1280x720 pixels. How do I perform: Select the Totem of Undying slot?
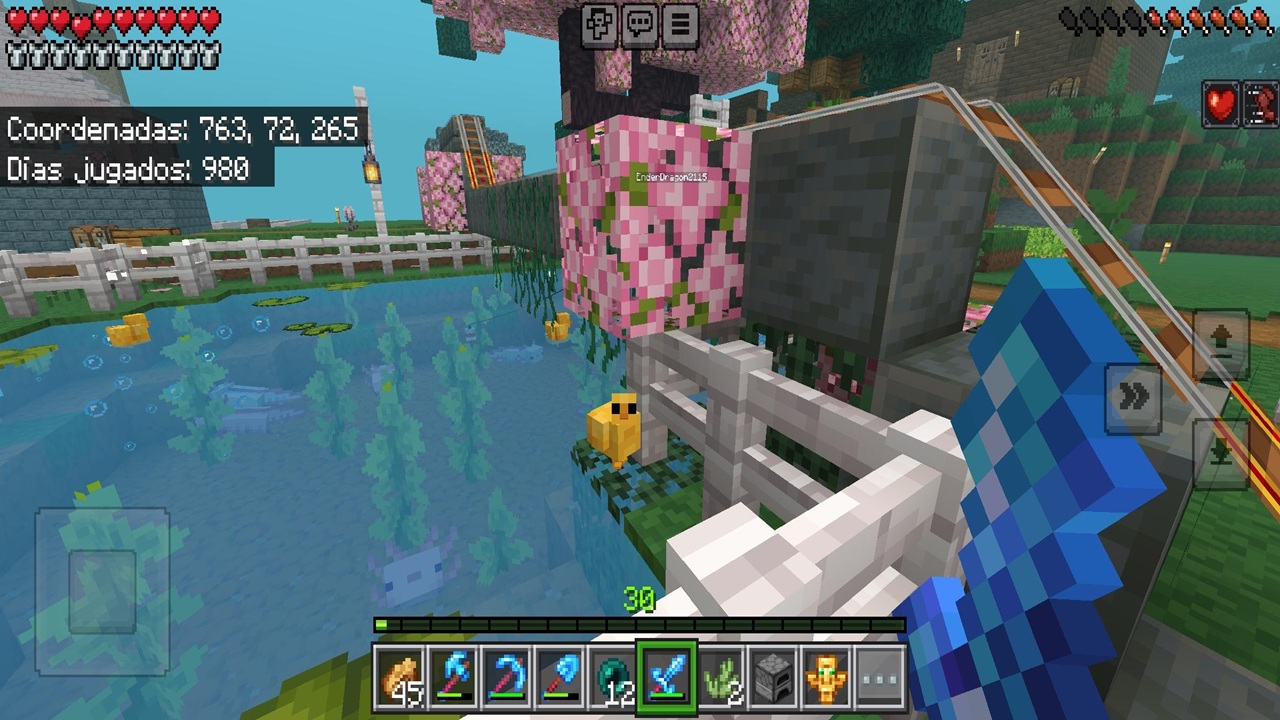click(829, 672)
